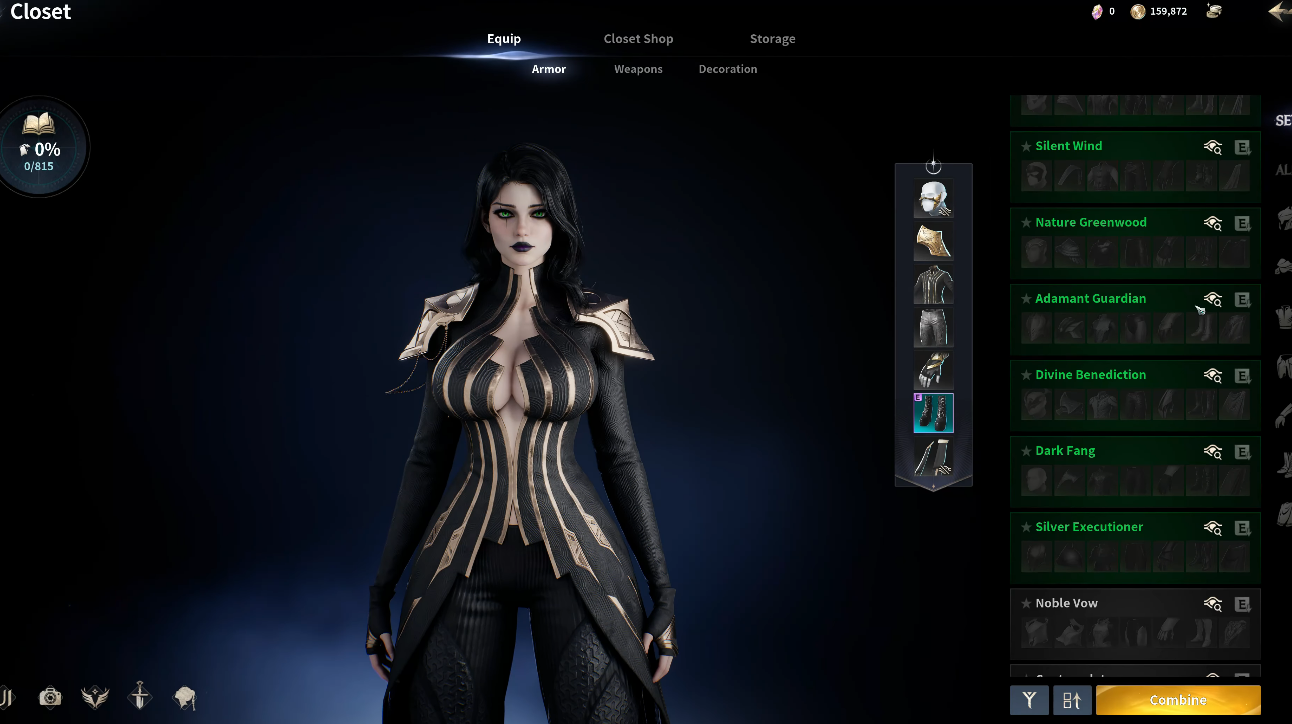
Task: Open the collection book progress badge
Action: [40, 148]
